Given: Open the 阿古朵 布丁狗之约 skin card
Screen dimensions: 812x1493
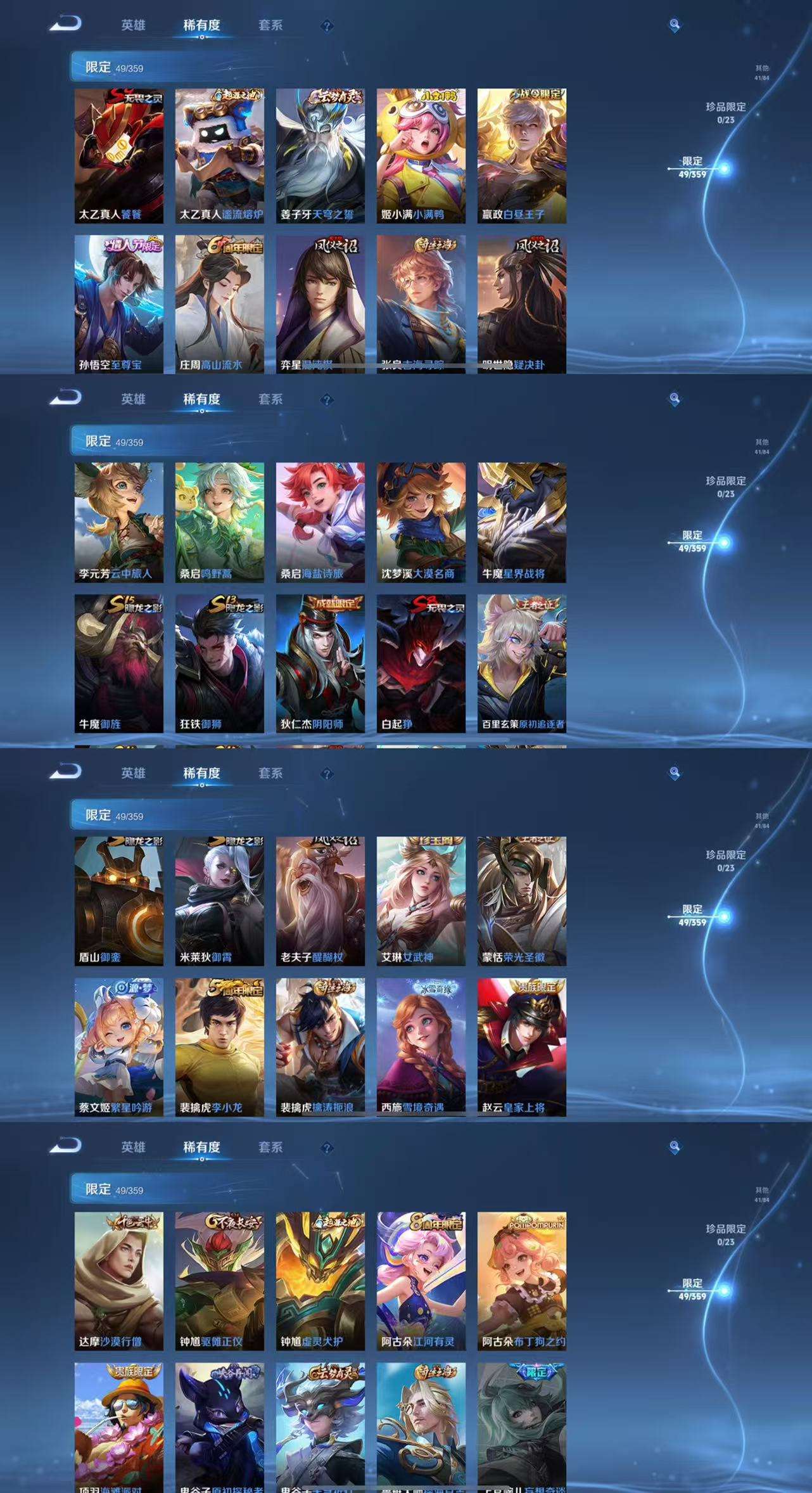Looking at the screenshot, I should point(521,1281).
